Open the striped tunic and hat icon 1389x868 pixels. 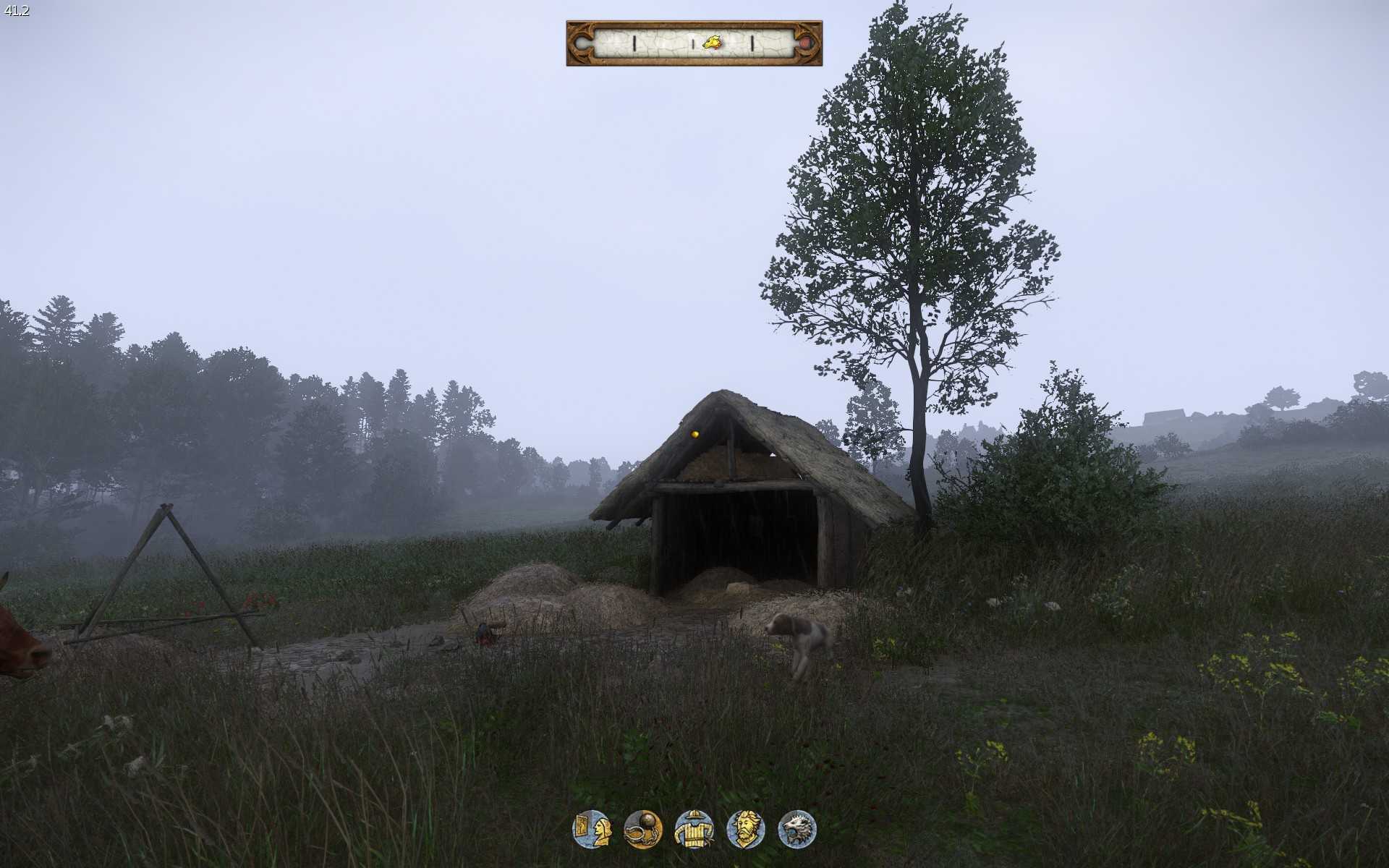[x=694, y=829]
